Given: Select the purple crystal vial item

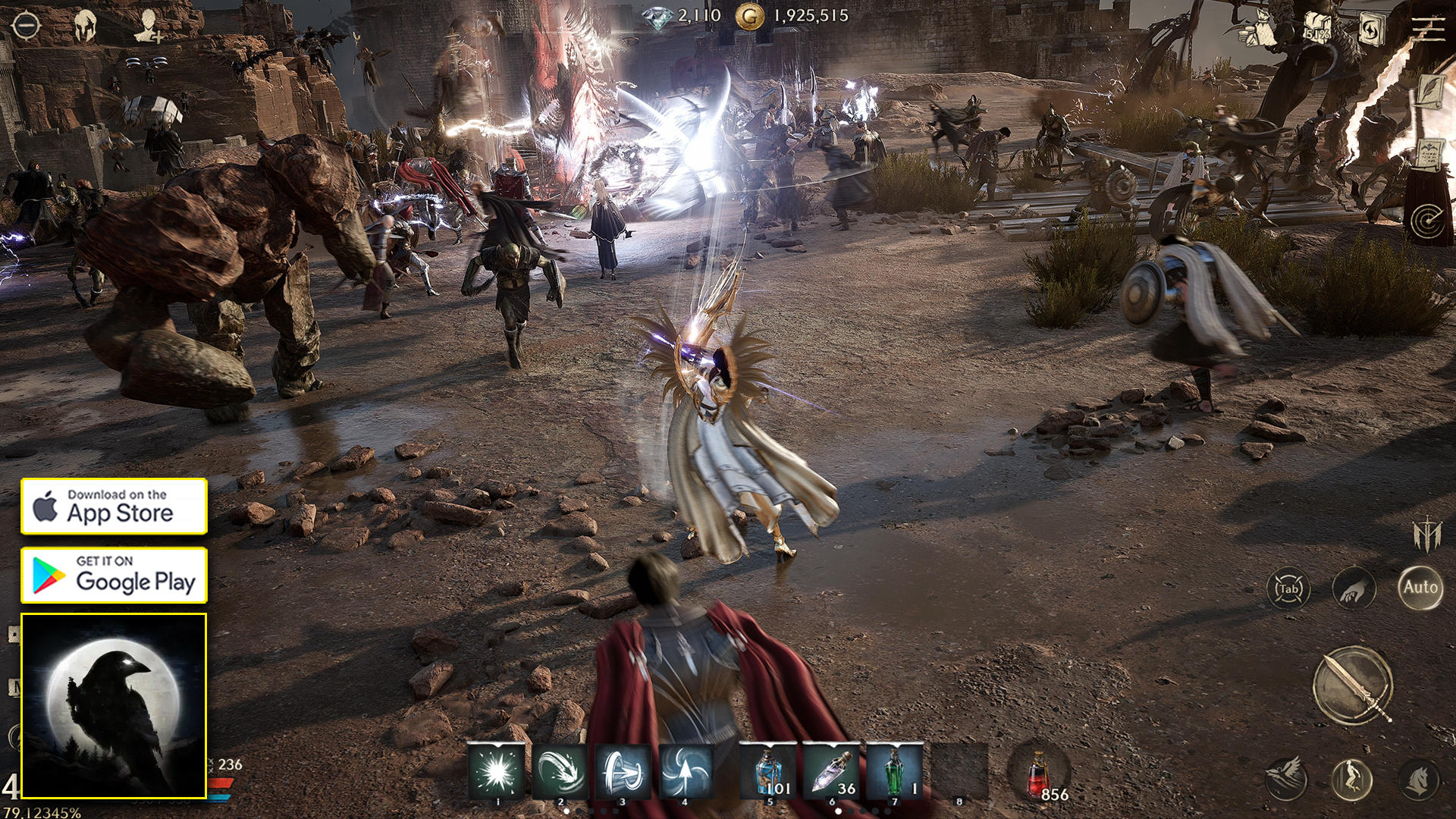Looking at the screenshot, I should [x=831, y=772].
